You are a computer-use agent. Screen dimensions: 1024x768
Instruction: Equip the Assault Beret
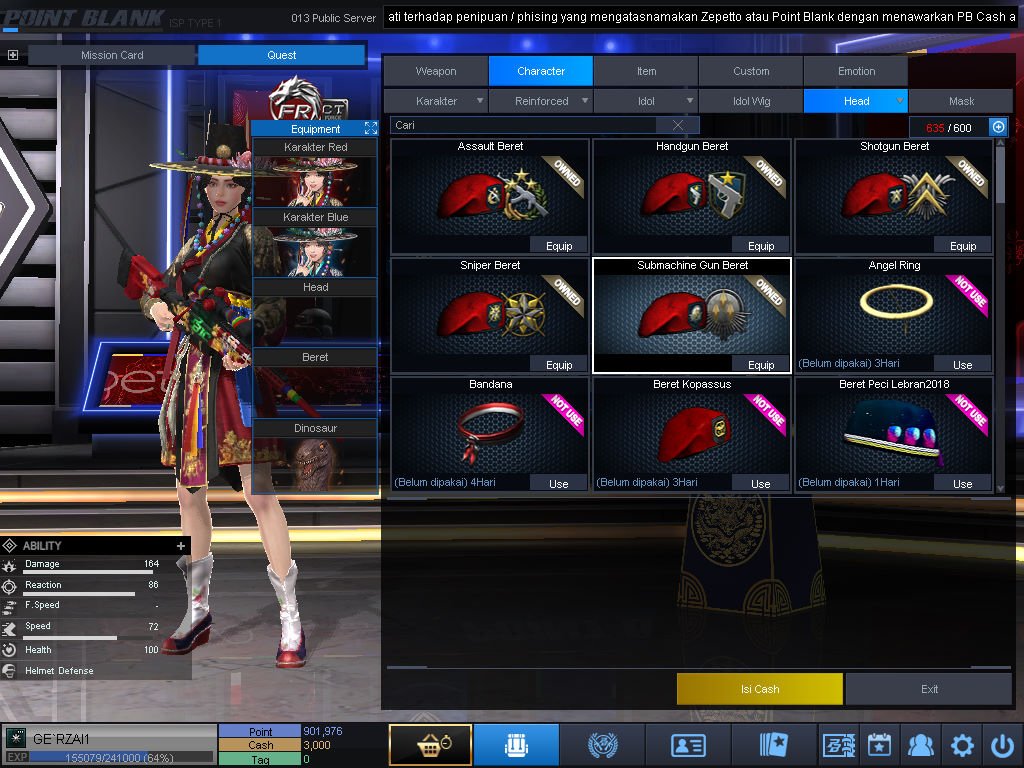click(x=559, y=246)
